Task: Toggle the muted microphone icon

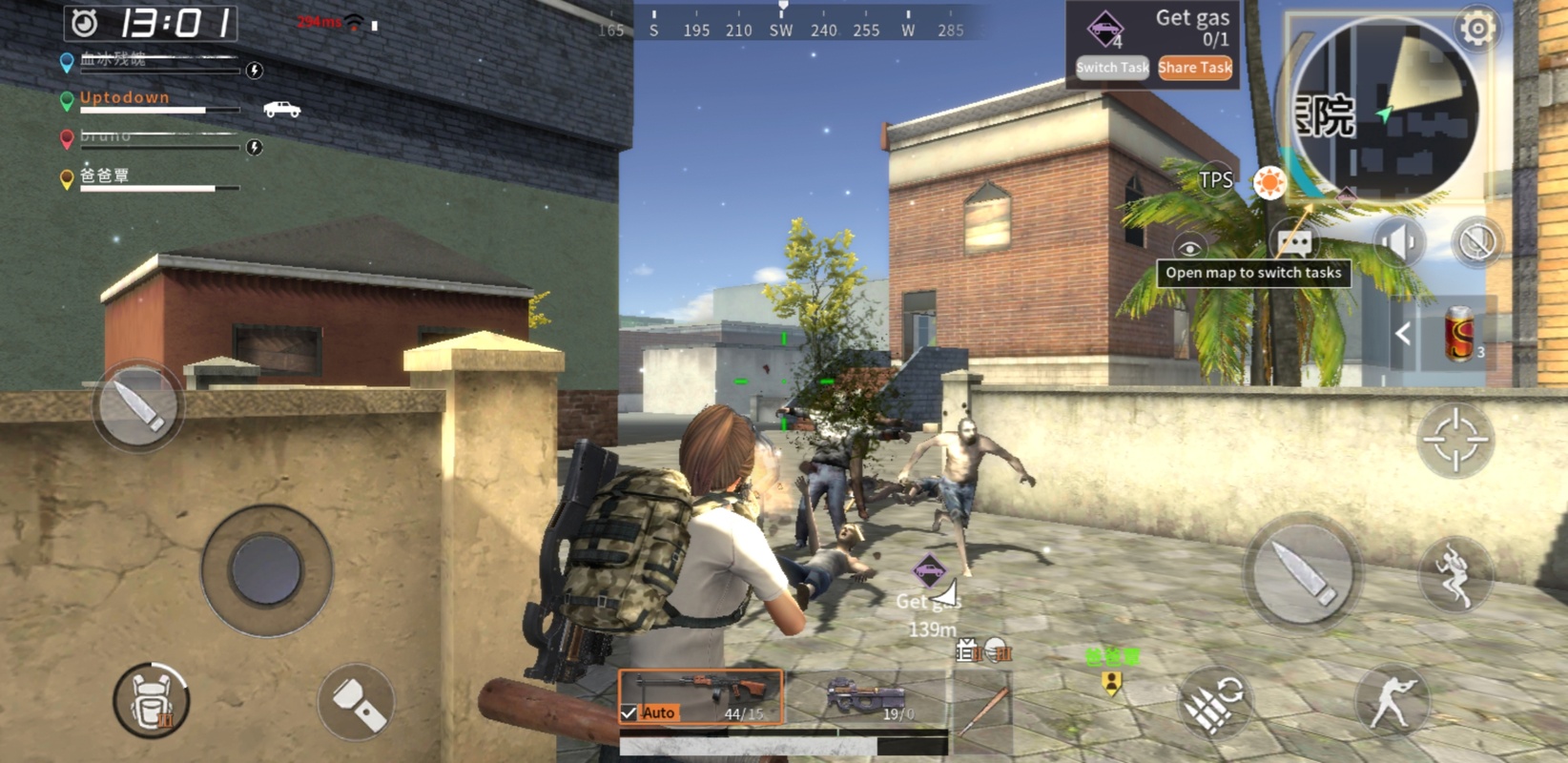Action: 1476,242
